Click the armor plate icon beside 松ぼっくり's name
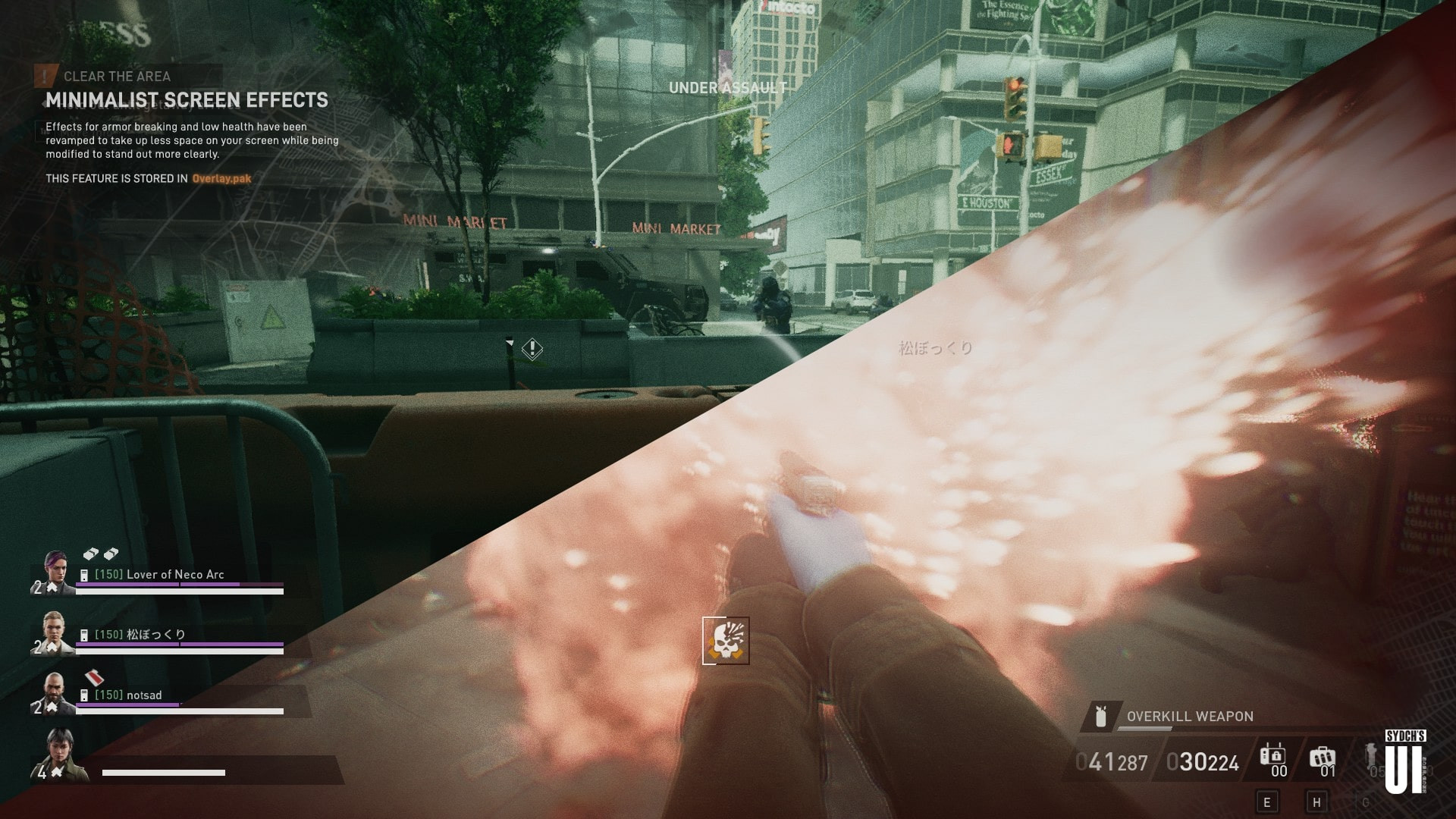1456x819 pixels. pos(85,634)
